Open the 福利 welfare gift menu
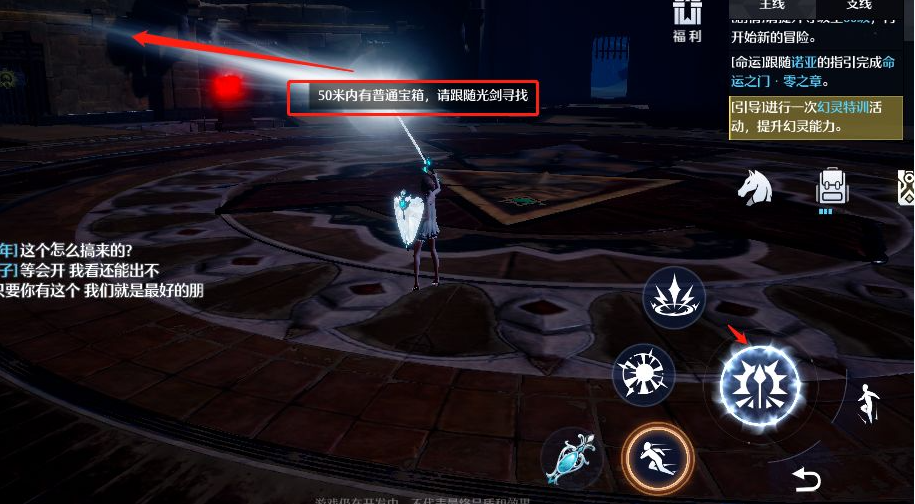915x504 pixels. click(686, 21)
